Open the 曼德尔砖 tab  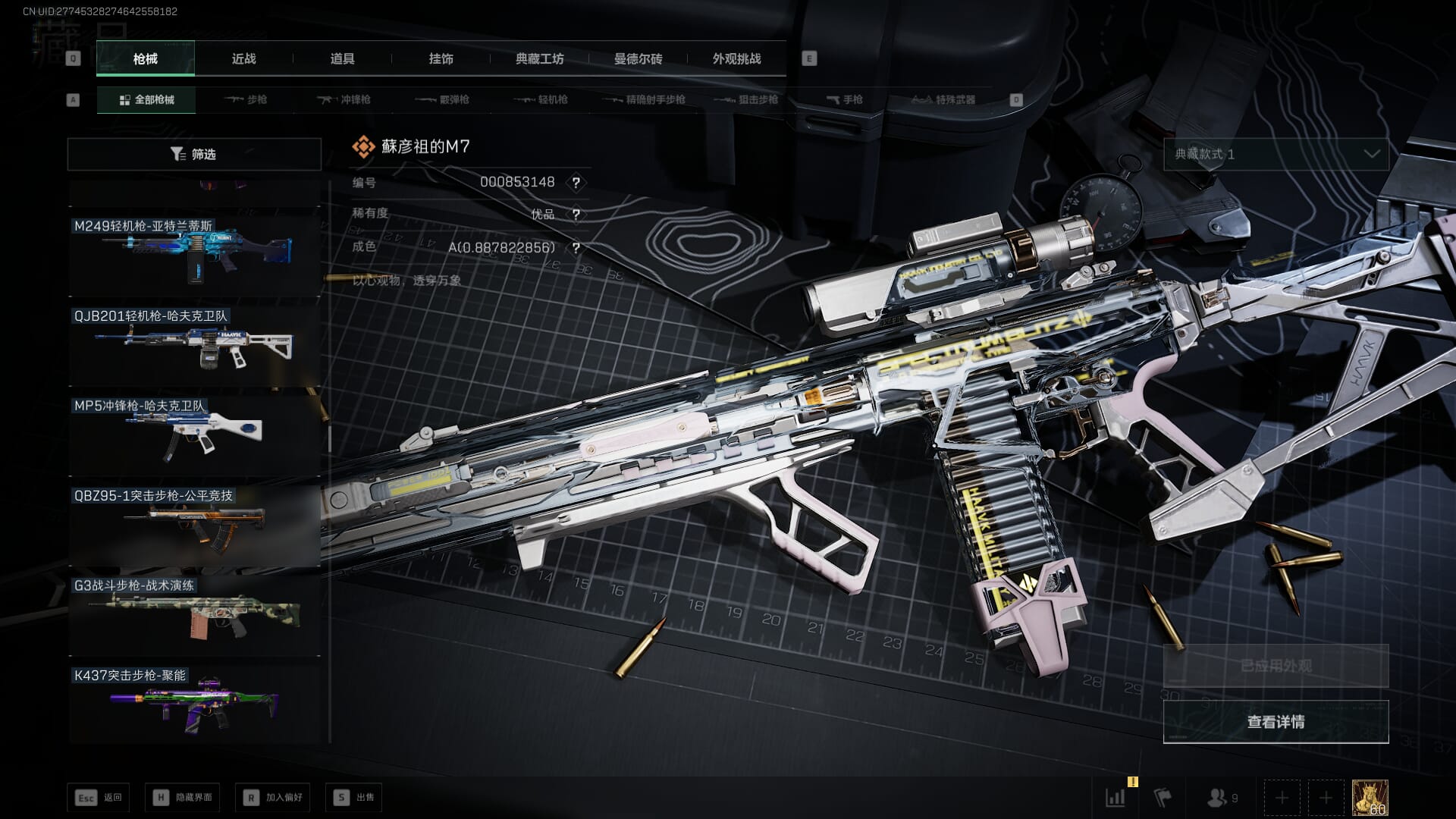(x=638, y=58)
